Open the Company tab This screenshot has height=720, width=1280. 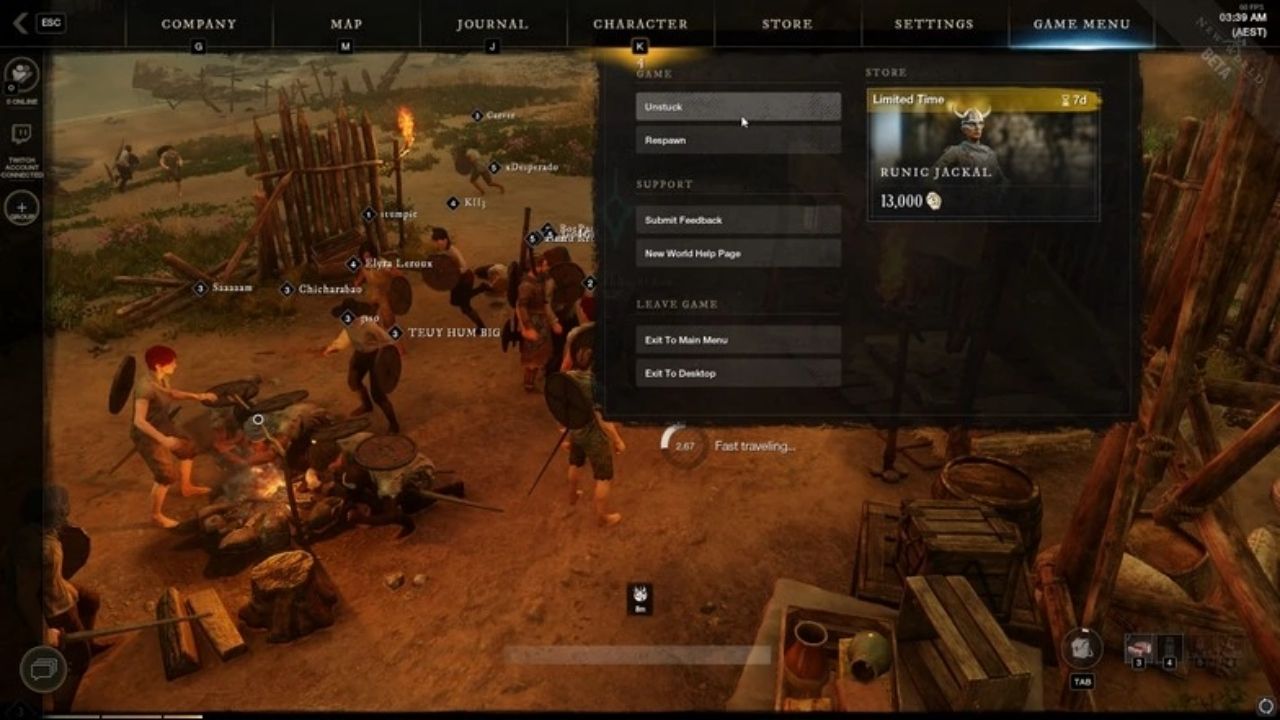point(199,24)
